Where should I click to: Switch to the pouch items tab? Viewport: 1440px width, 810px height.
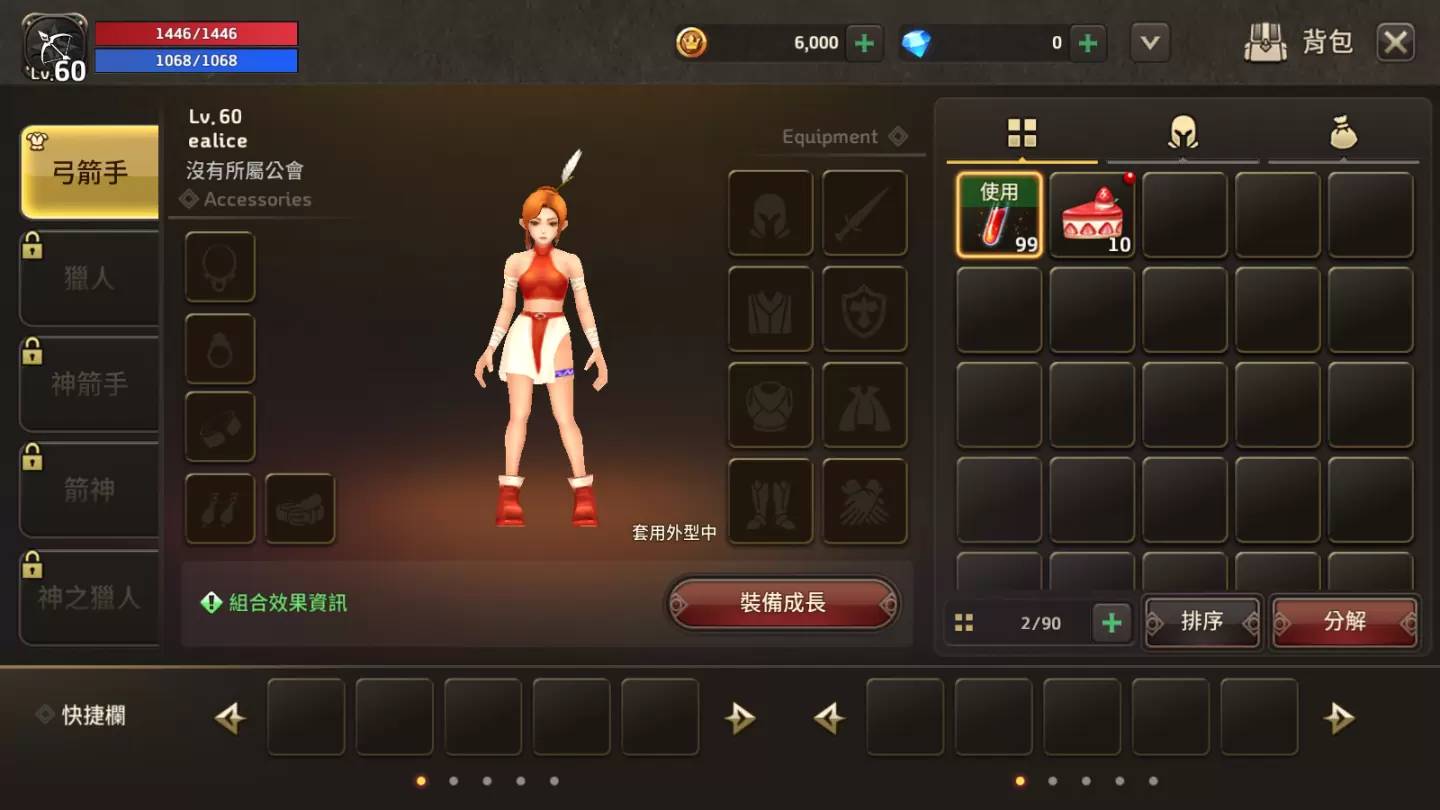pyautogui.click(x=1343, y=133)
